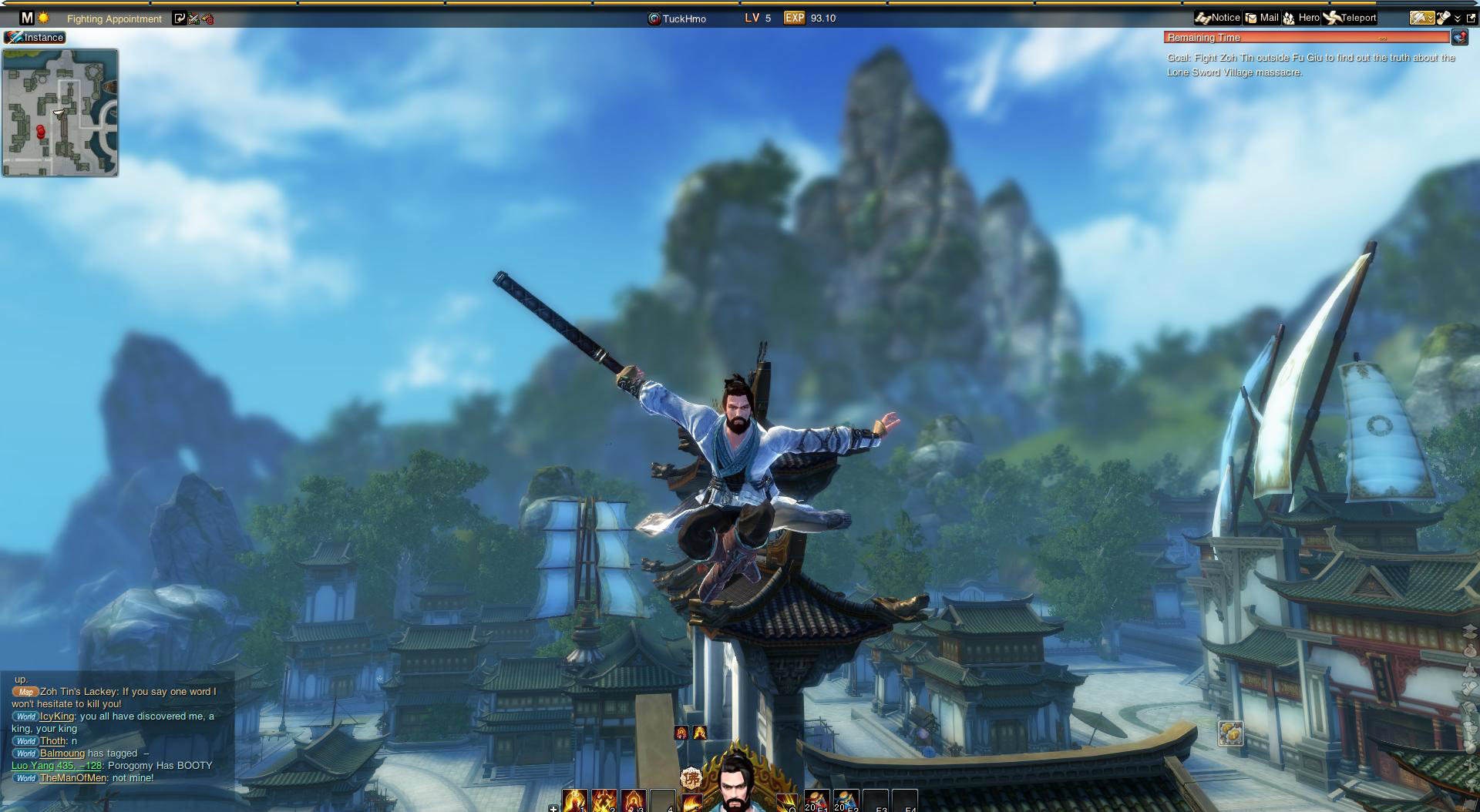Click the Instance icon top-left
Viewport: 1480px width, 812px height.
[36, 37]
